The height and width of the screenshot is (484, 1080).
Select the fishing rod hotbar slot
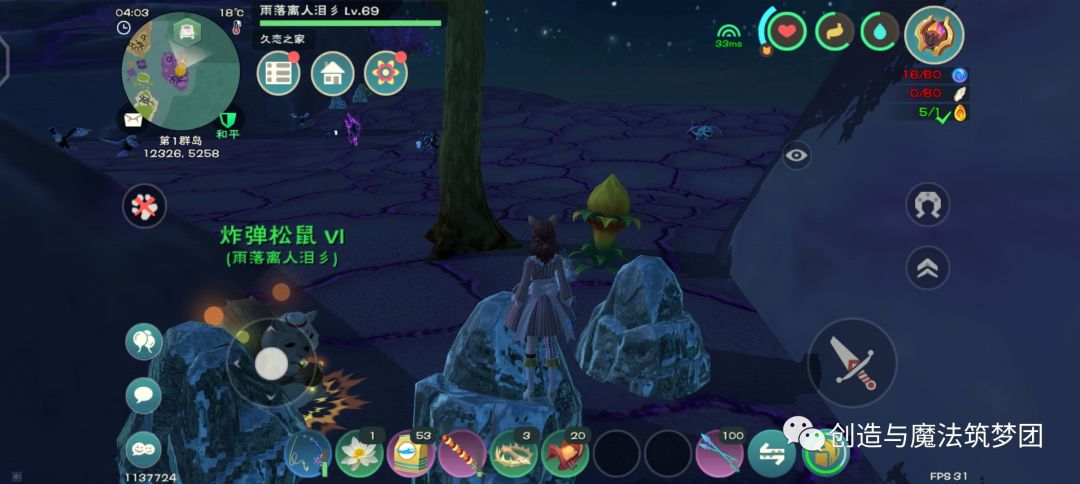click(307, 454)
